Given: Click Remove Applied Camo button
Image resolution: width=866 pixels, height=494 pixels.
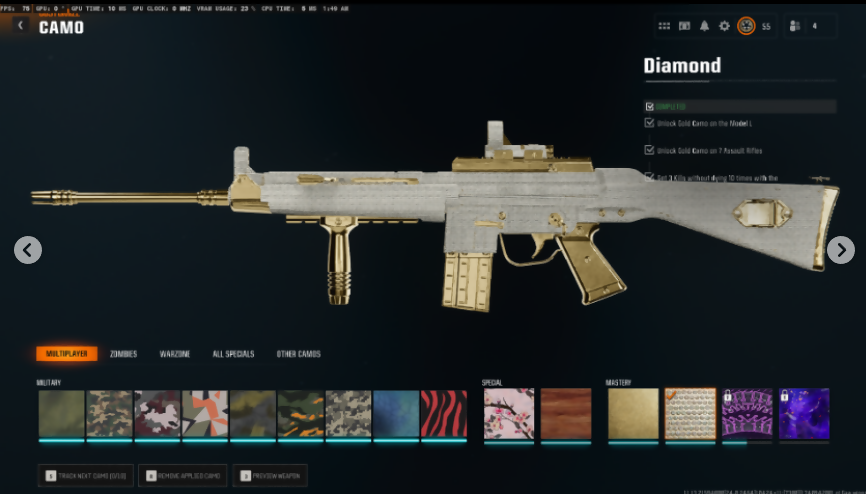Looking at the screenshot, I should (x=183, y=476).
